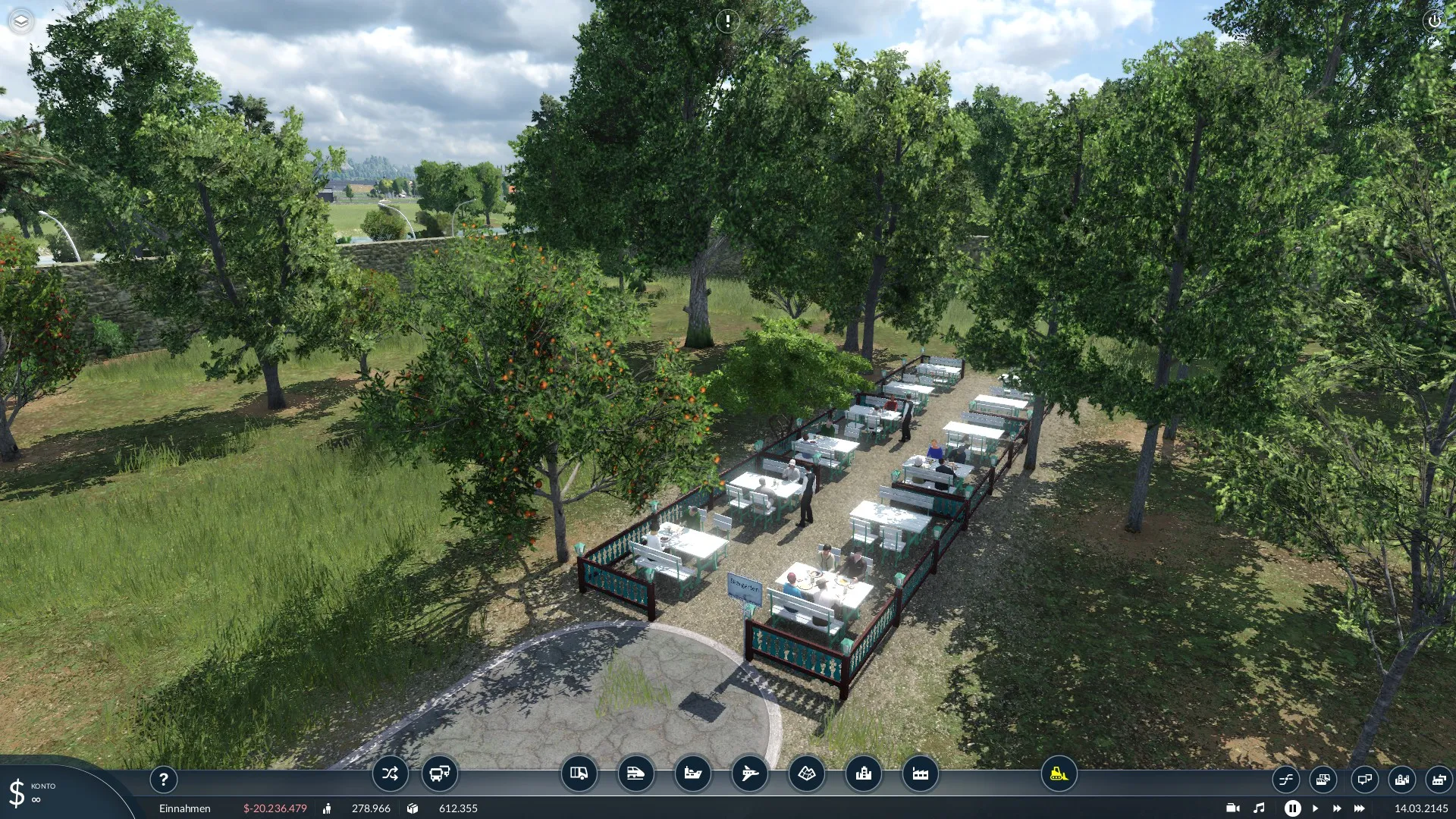The image size is (1456, 819).
Task: Open the ship and harbor construction menu
Action: (692, 774)
